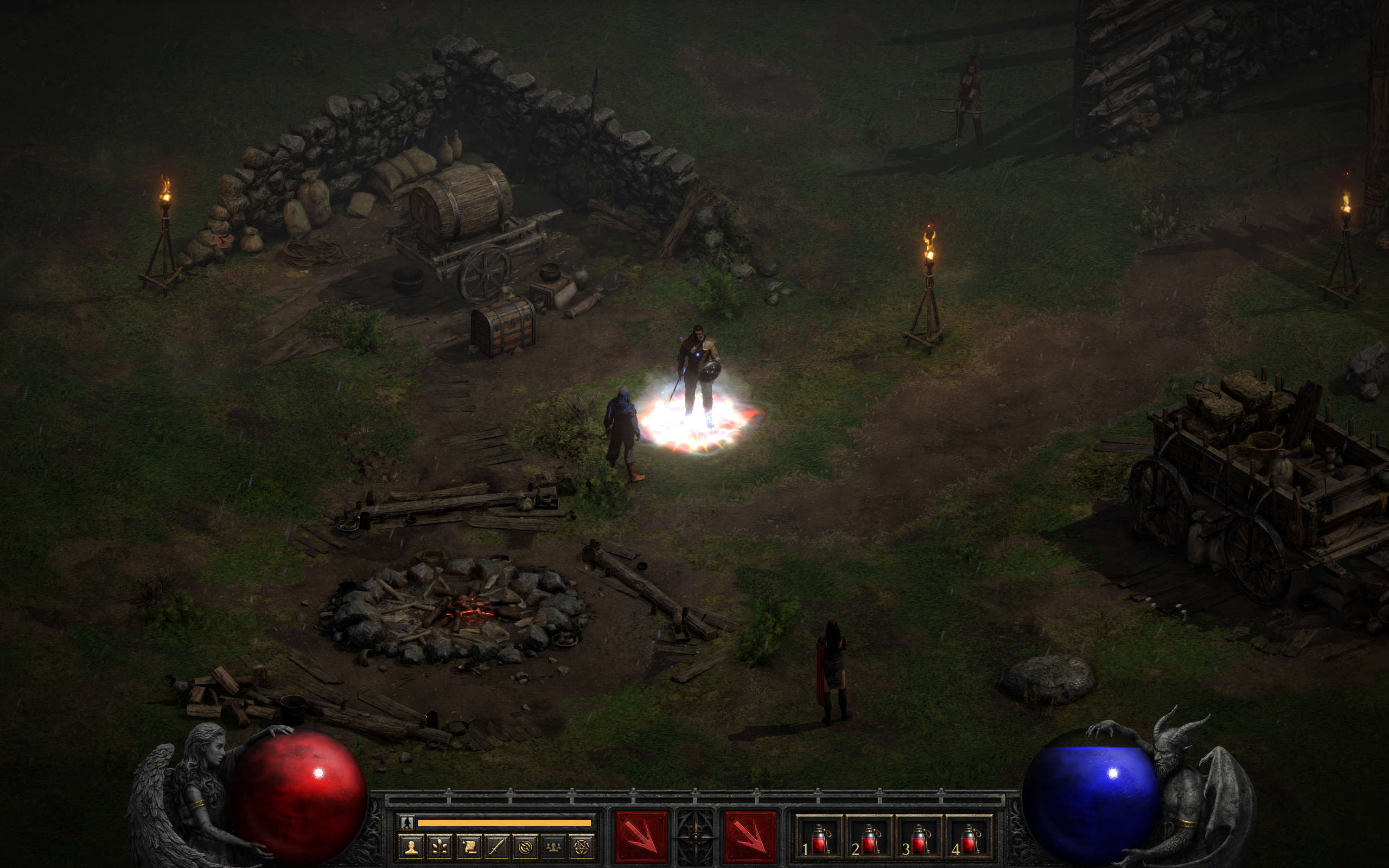The width and height of the screenshot is (1389, 868).
Task: Select the right attack skill button
Action: coord(750,837)
